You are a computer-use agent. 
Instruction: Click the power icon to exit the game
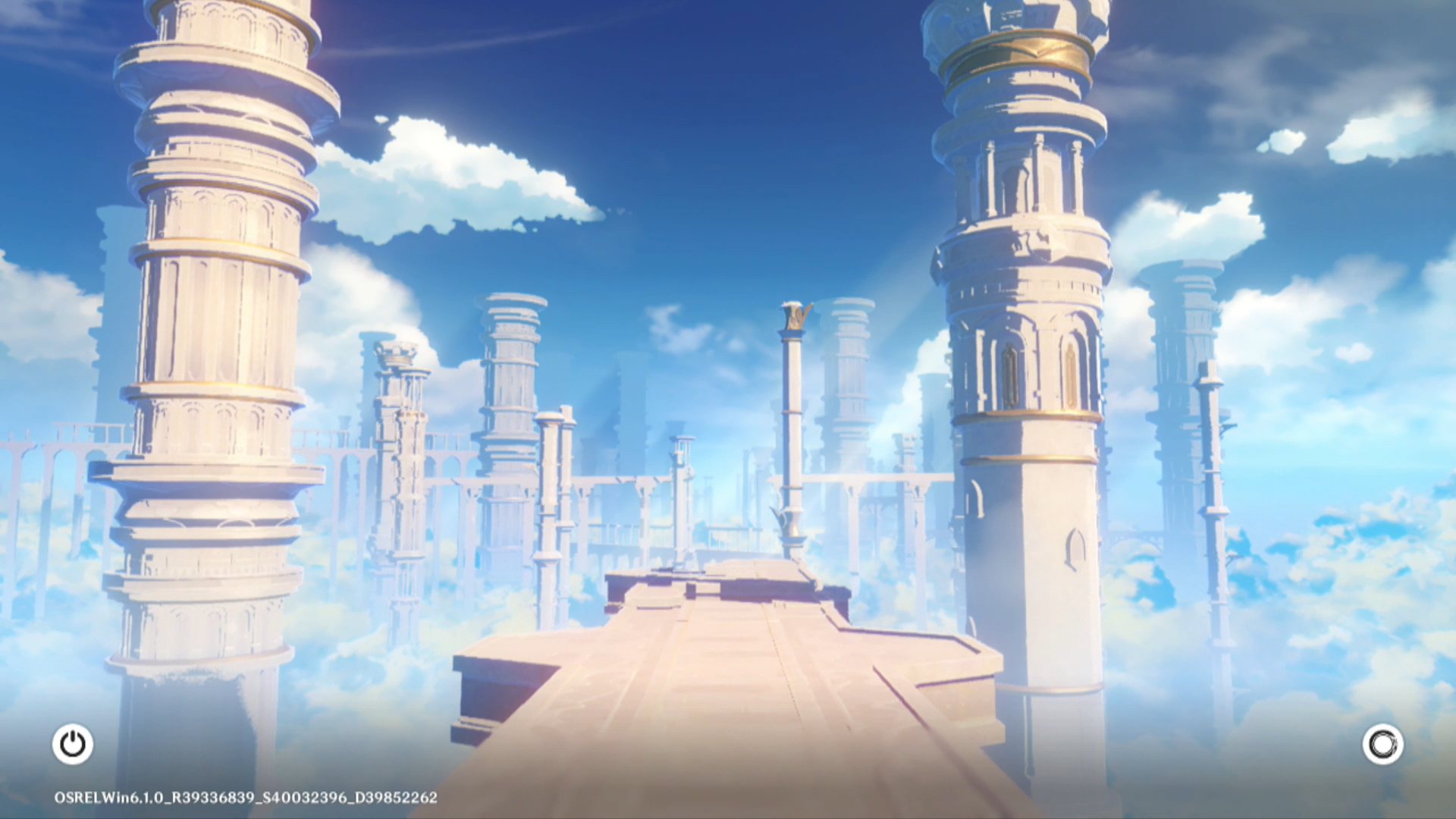(73, 744)
